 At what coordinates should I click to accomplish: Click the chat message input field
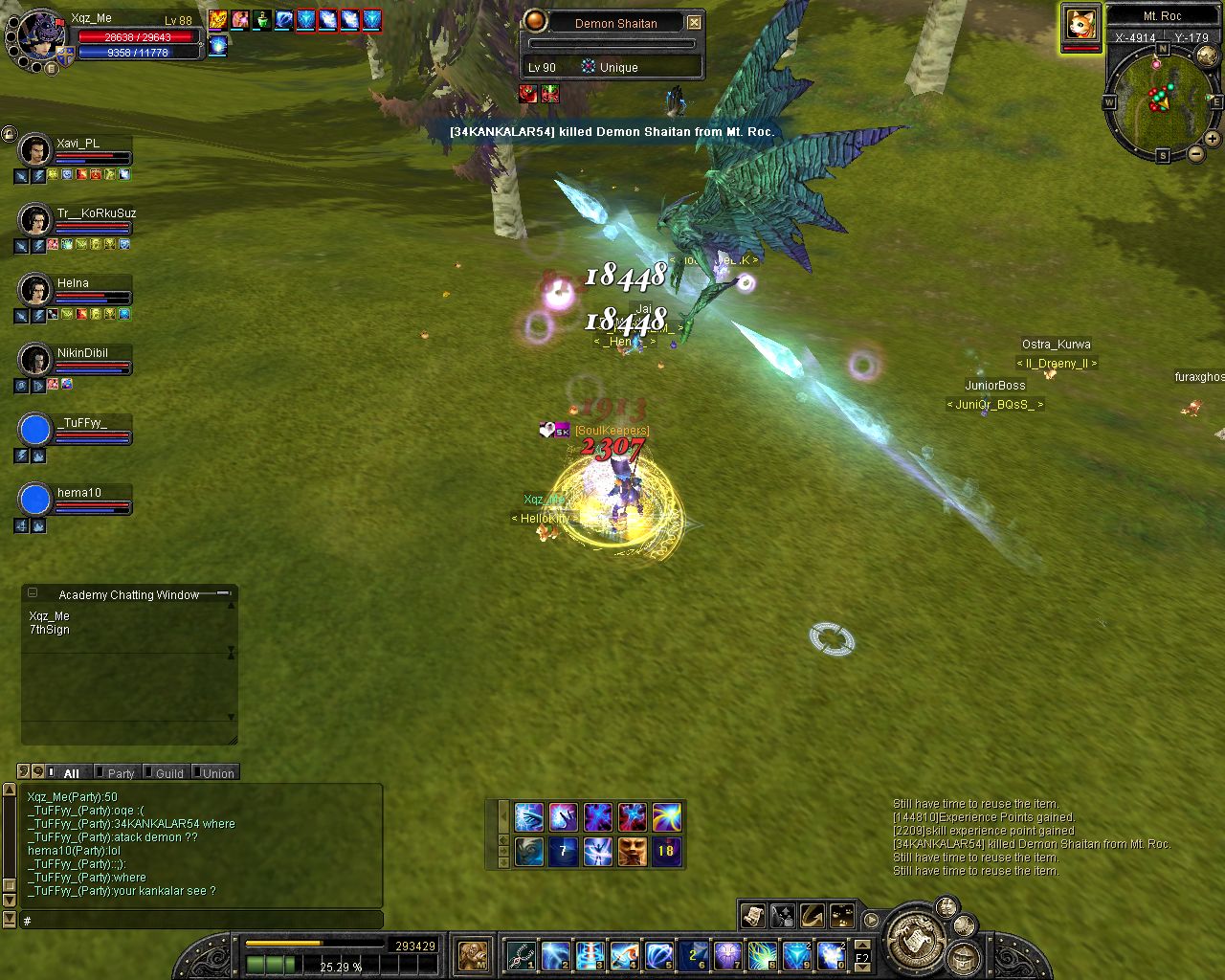(x=201, y=921)
